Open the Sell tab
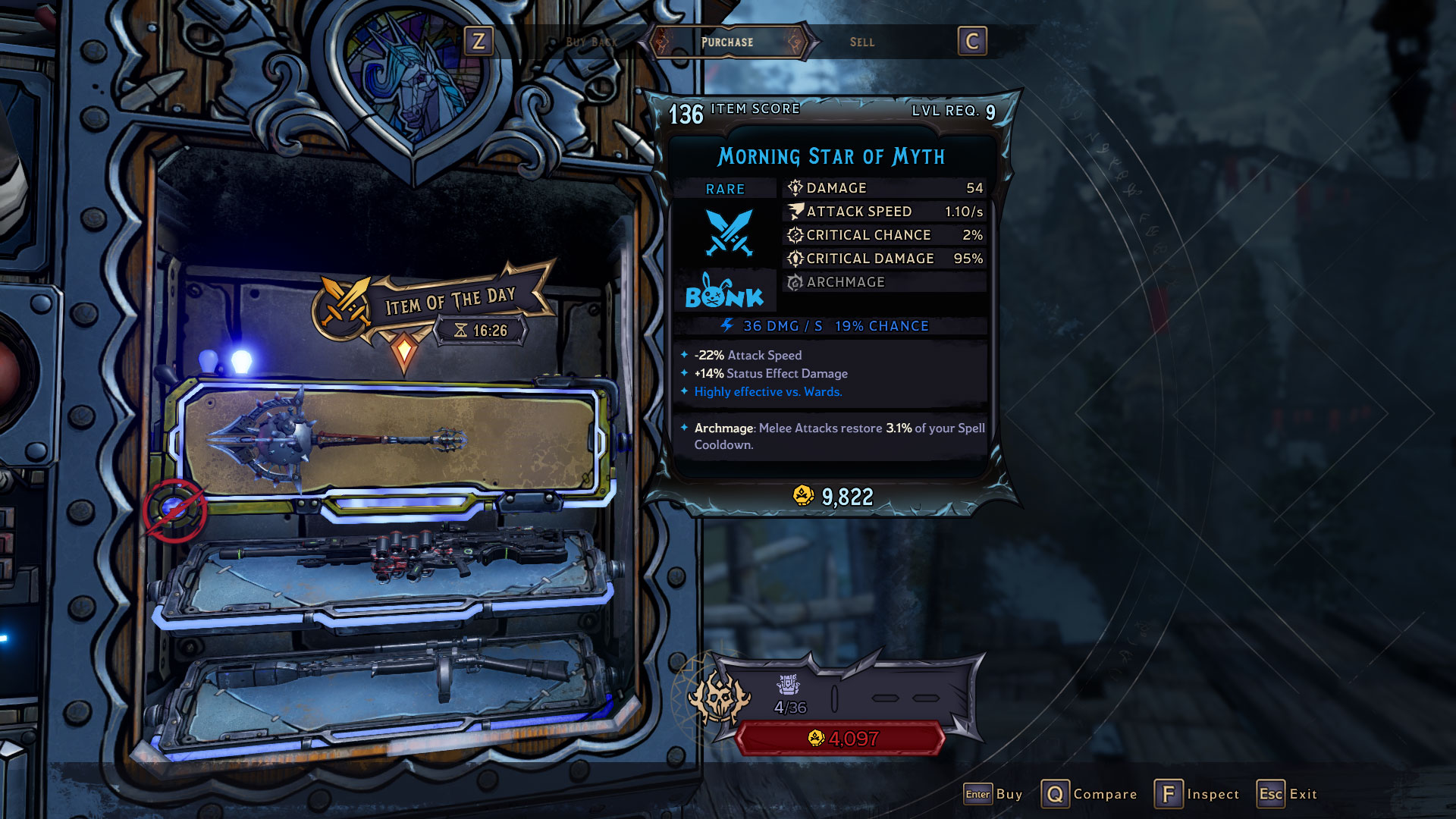Viewport: 1456px width, 819px height. coord(861,42)
